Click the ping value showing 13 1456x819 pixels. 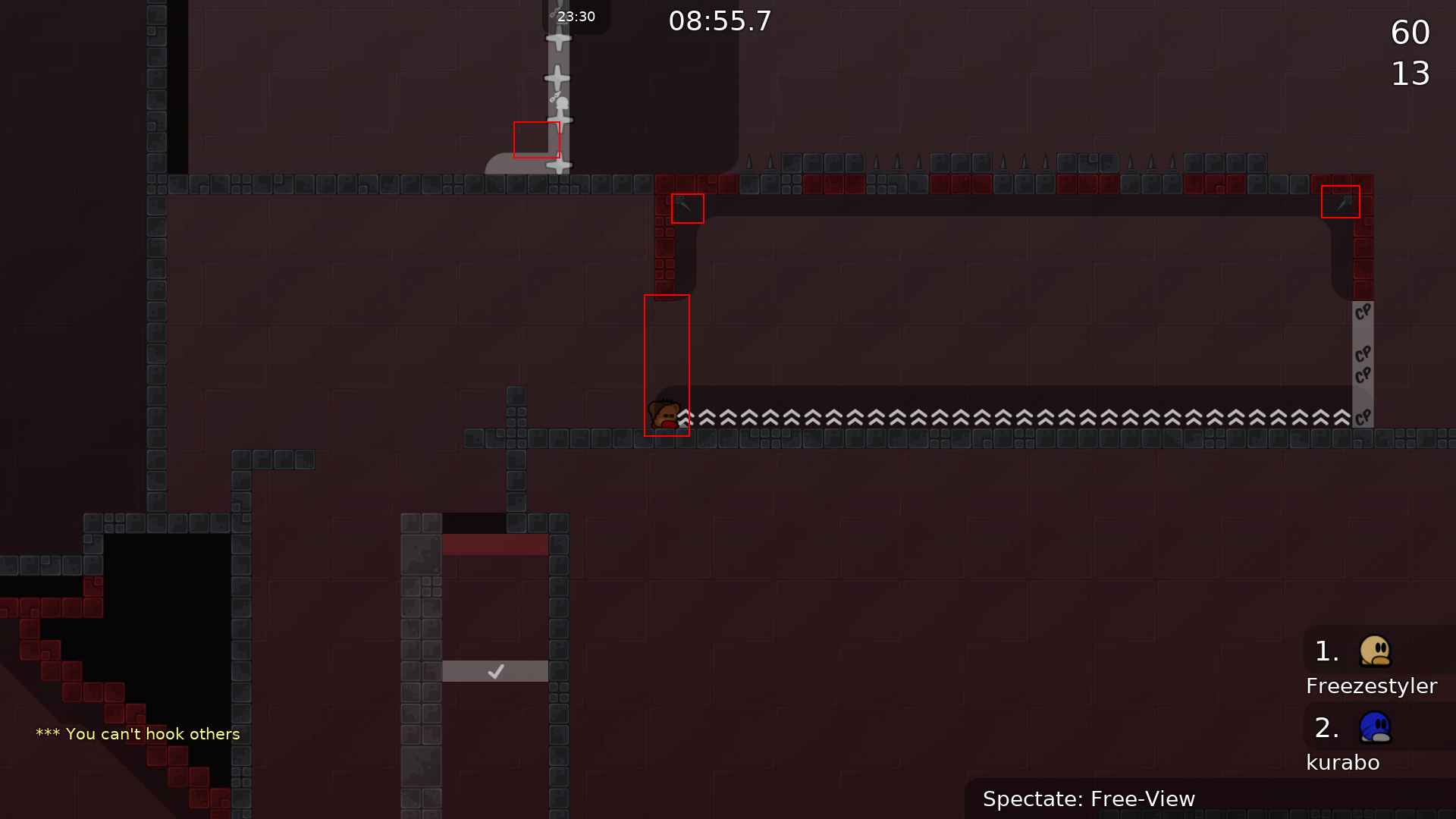[x=1410, y=74]
